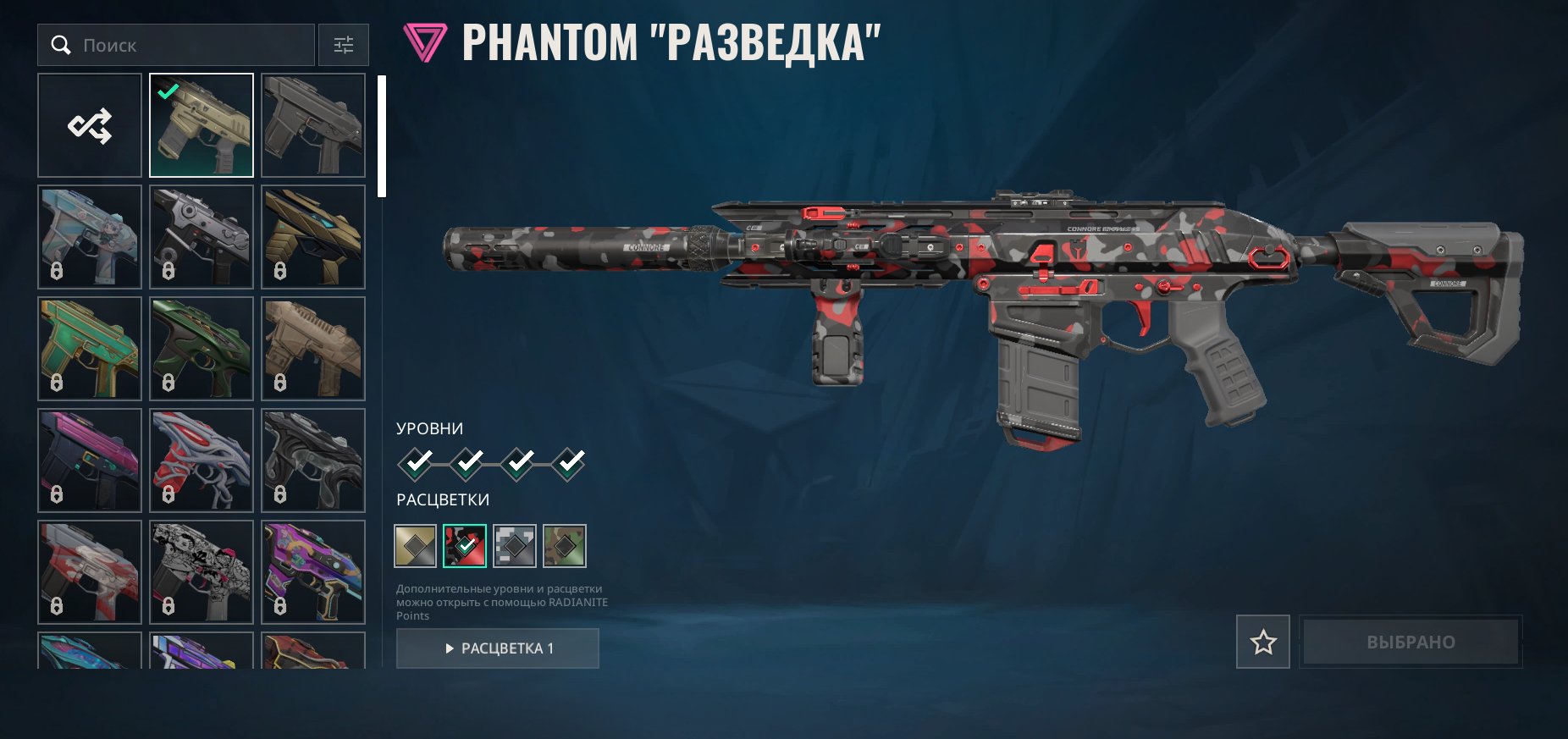Click the ВЫБРАНО equip button
1568x739 pixels.
pos(1411,642)
